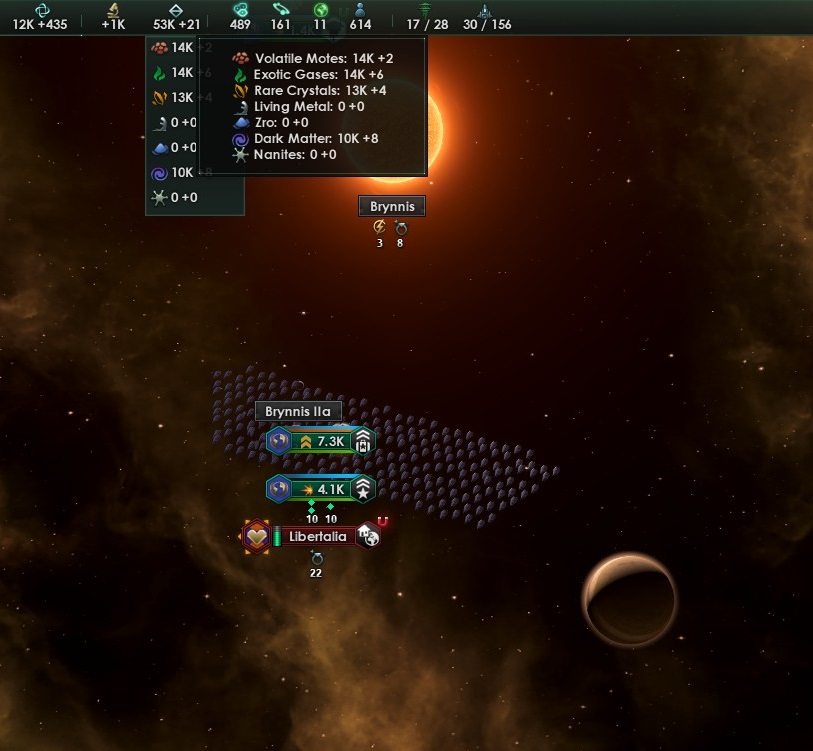Toggle the strategic resources diamond icon
Screen dimensions: 813x751
176,9
